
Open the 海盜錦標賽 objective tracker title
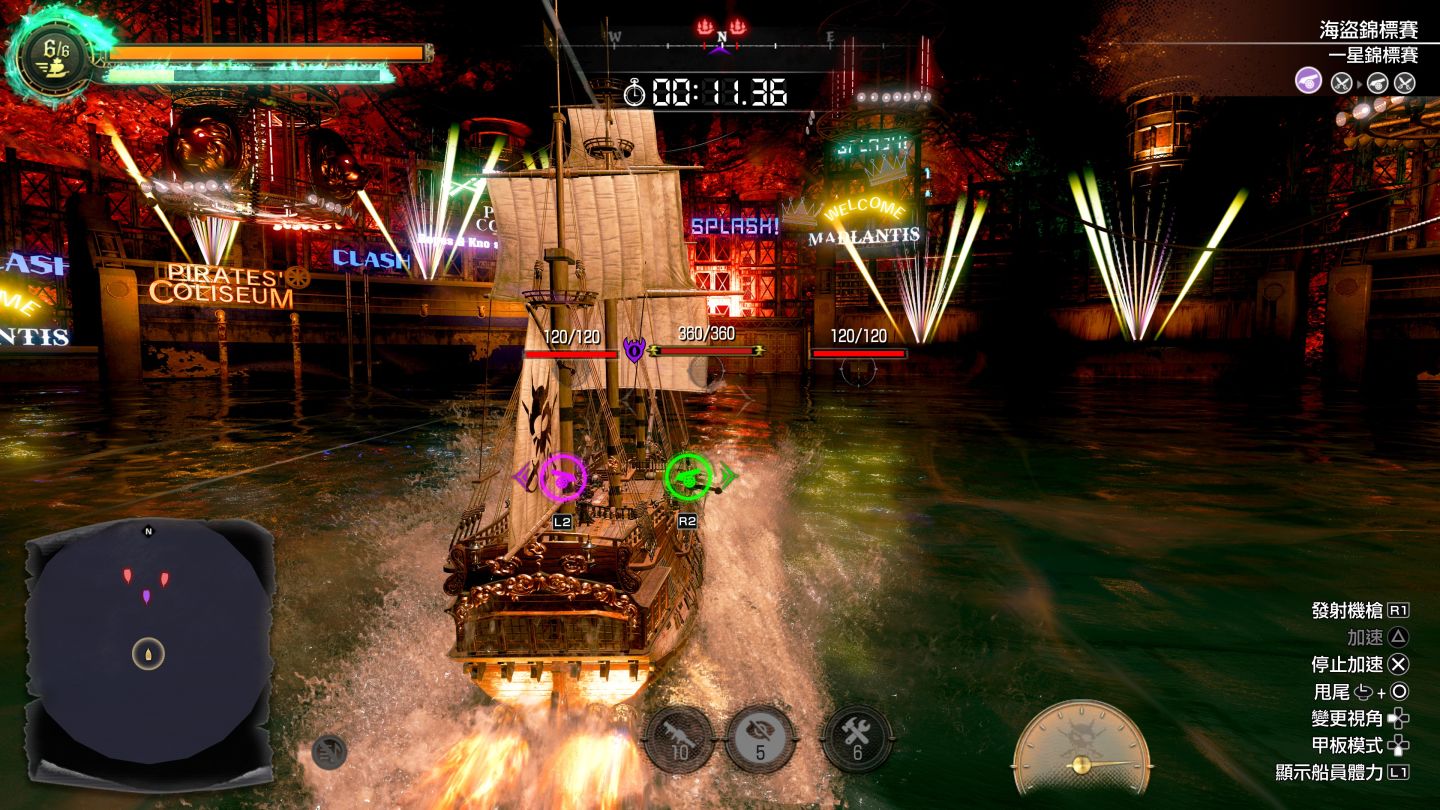[x=1368, y=31]
